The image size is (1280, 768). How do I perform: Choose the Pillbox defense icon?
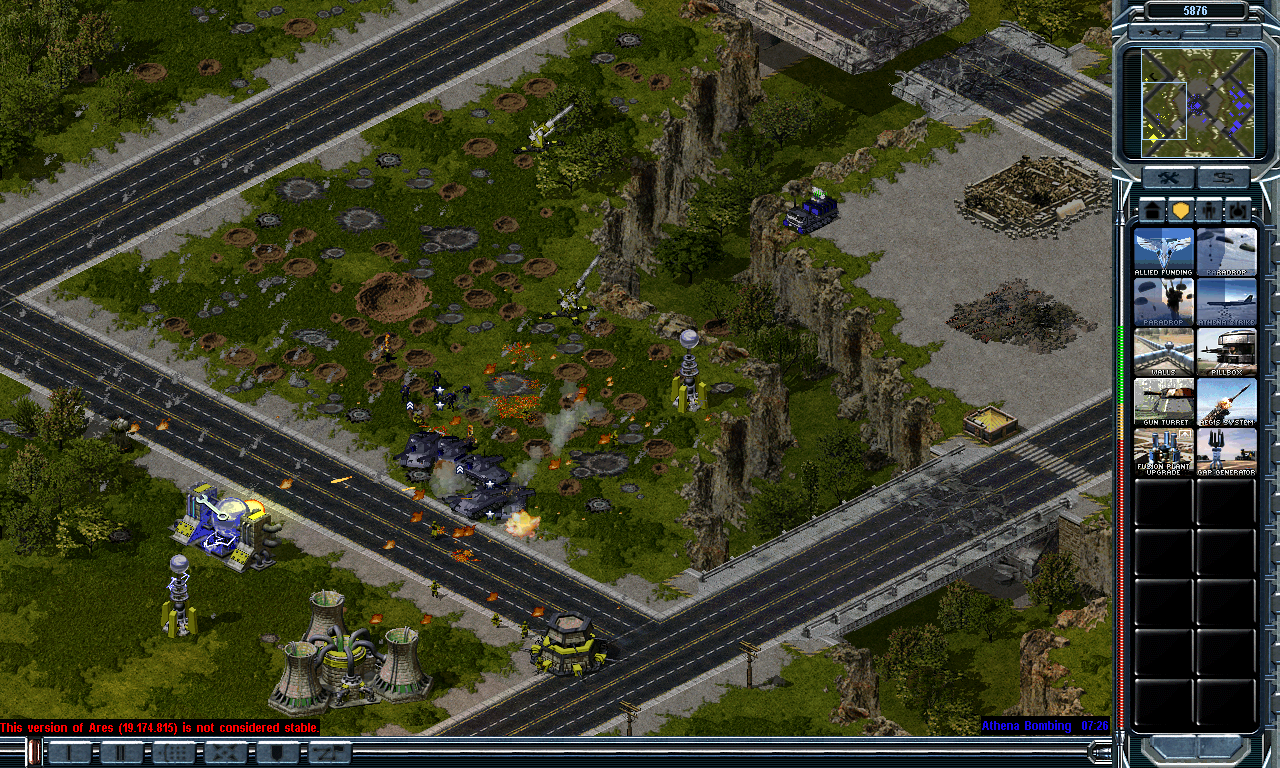[x=1226, y=352]
